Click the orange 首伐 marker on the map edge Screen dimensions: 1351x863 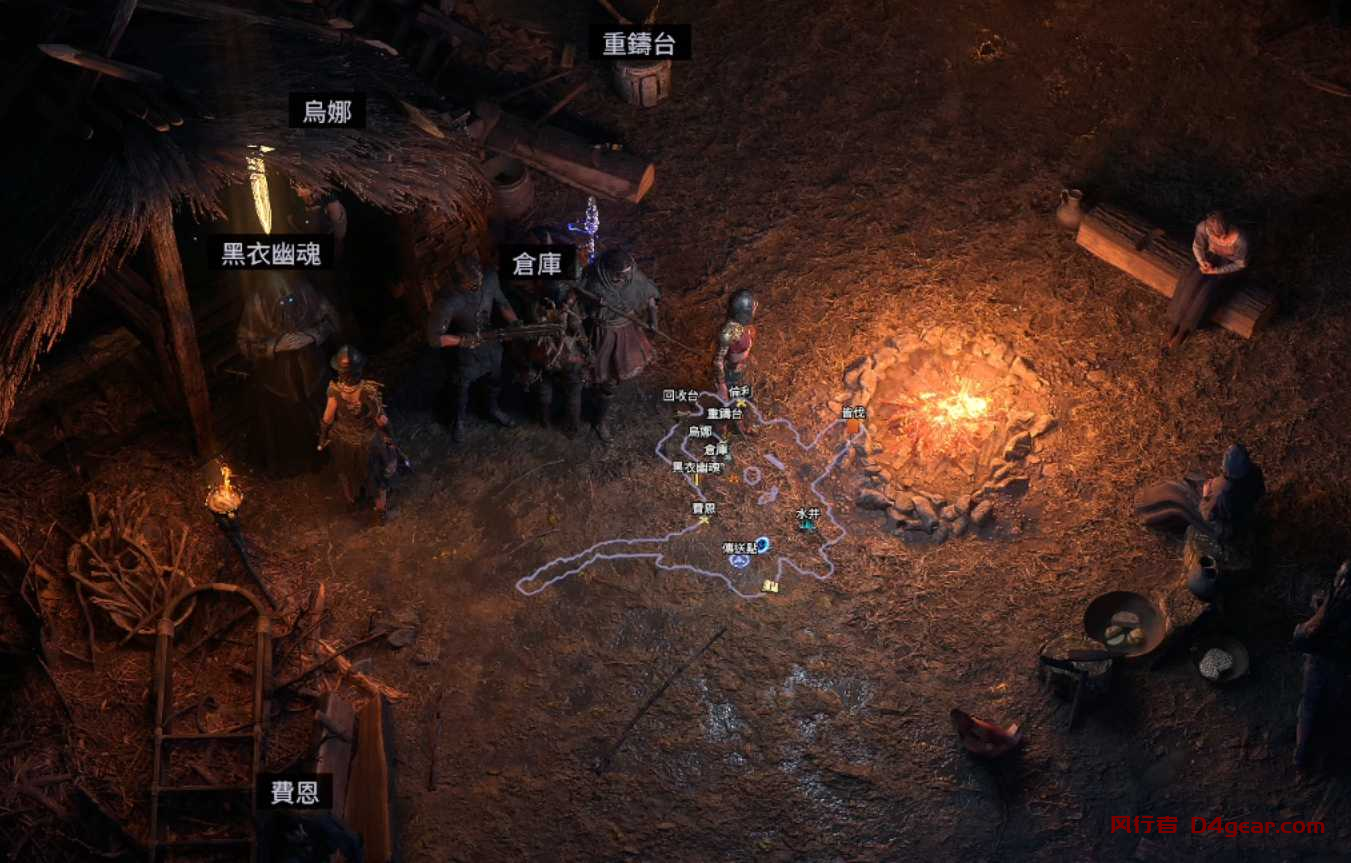click(852, 428)
